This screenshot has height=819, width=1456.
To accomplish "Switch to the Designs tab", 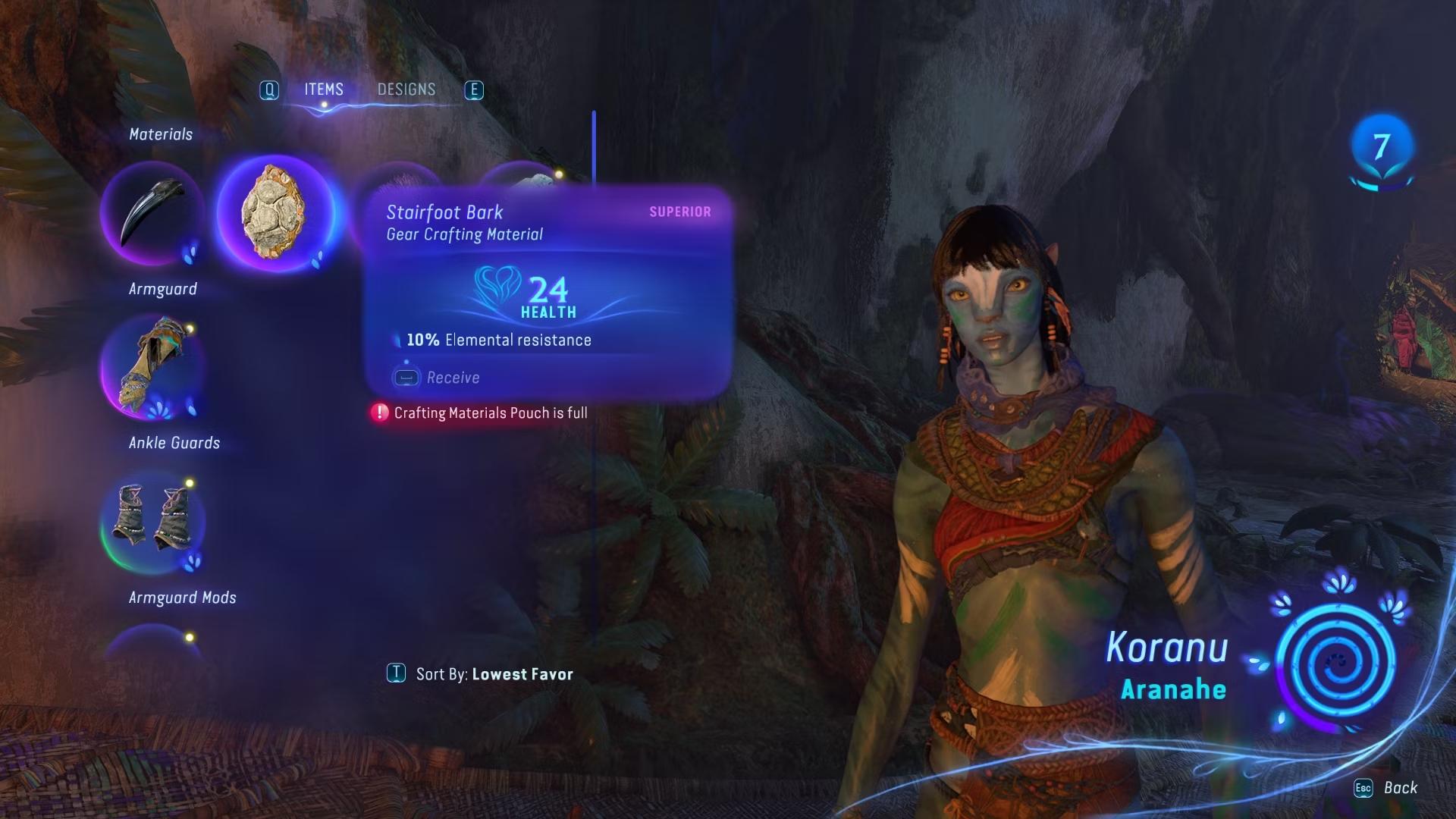I will pos(406,89).
